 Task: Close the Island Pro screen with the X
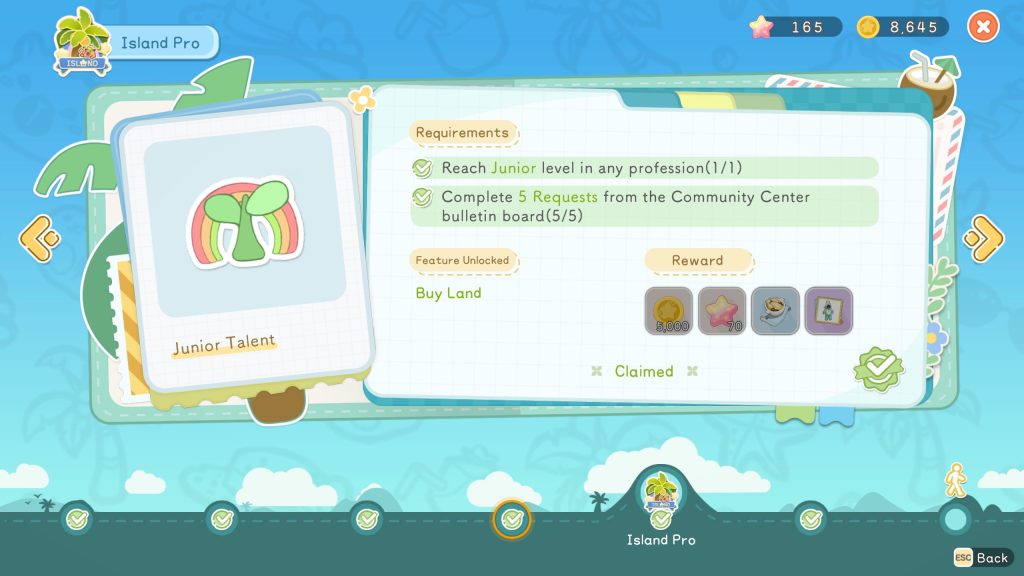[x=983, y=27]
